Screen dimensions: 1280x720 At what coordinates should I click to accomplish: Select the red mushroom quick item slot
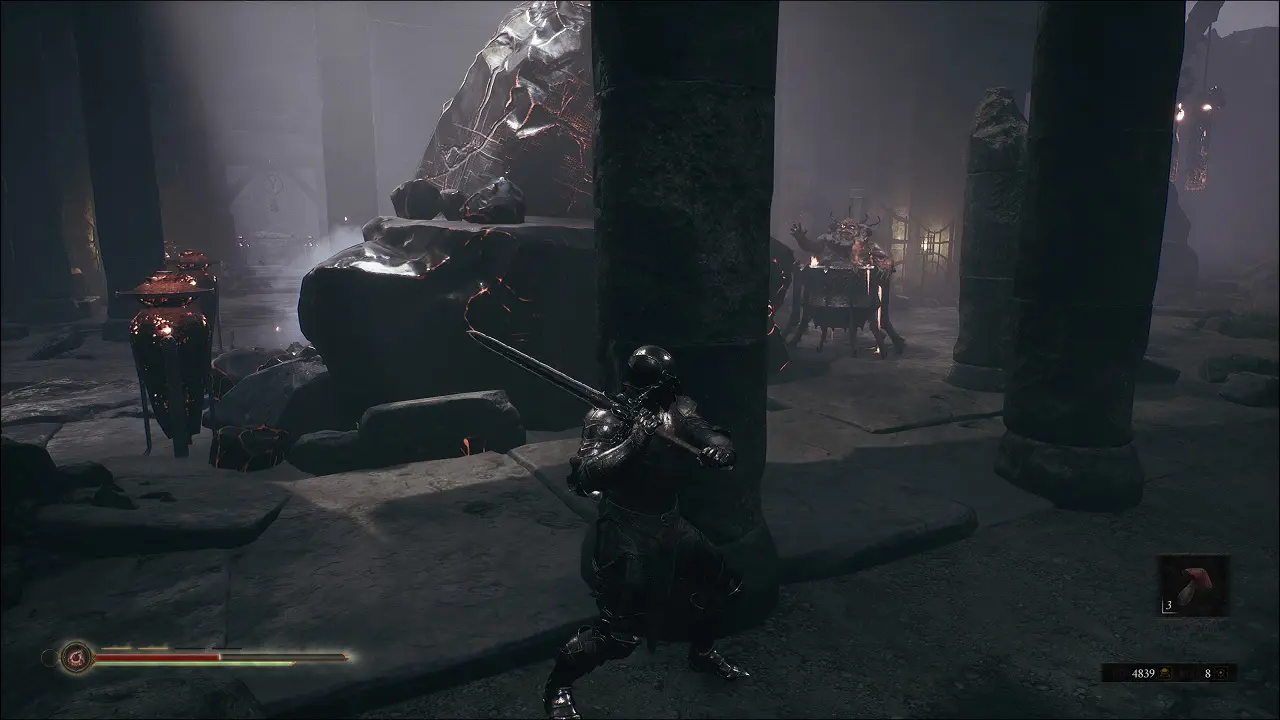pos(1193,585)
